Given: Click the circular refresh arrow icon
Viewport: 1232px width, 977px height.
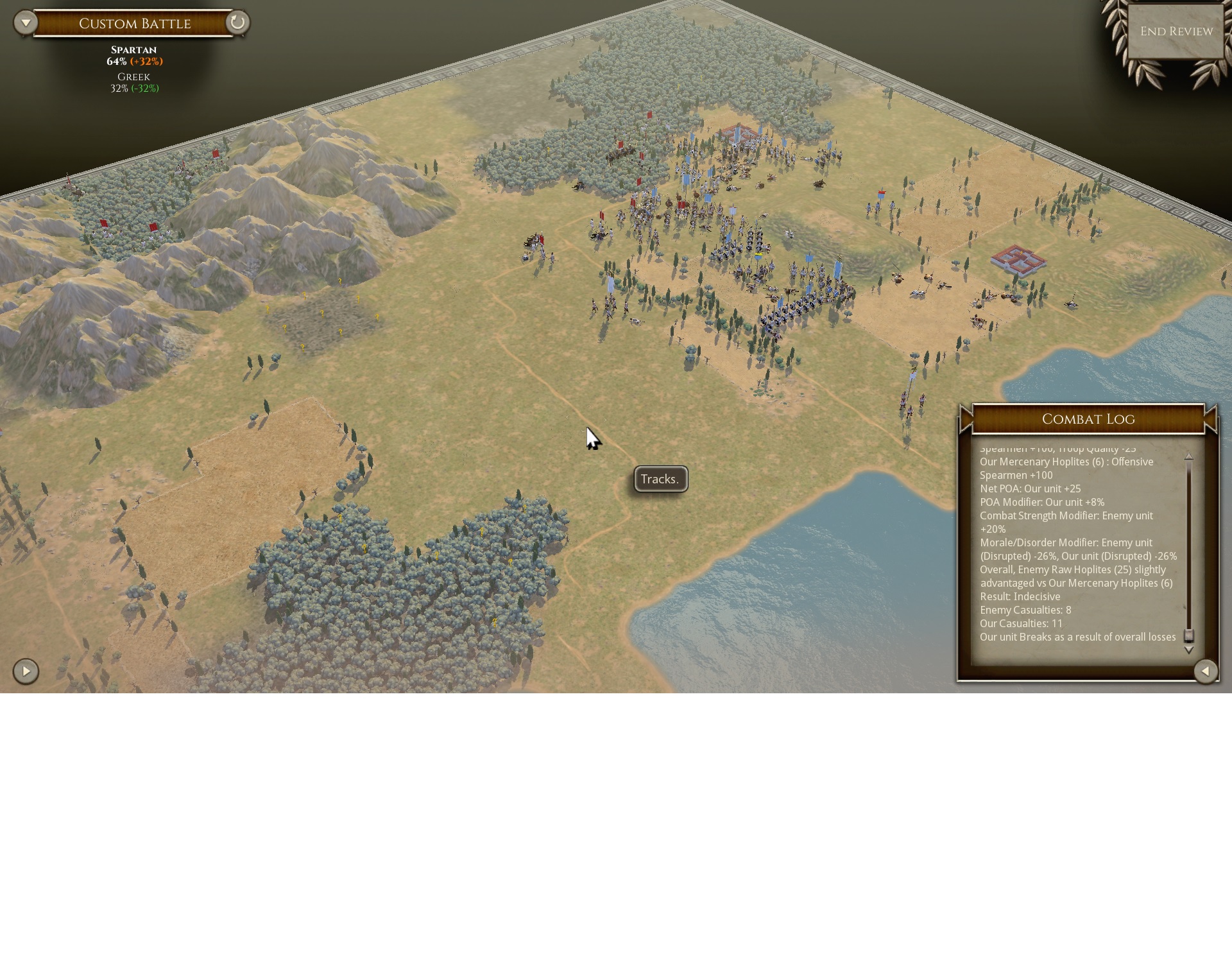Looking at the screenshot, I should 237,23.
